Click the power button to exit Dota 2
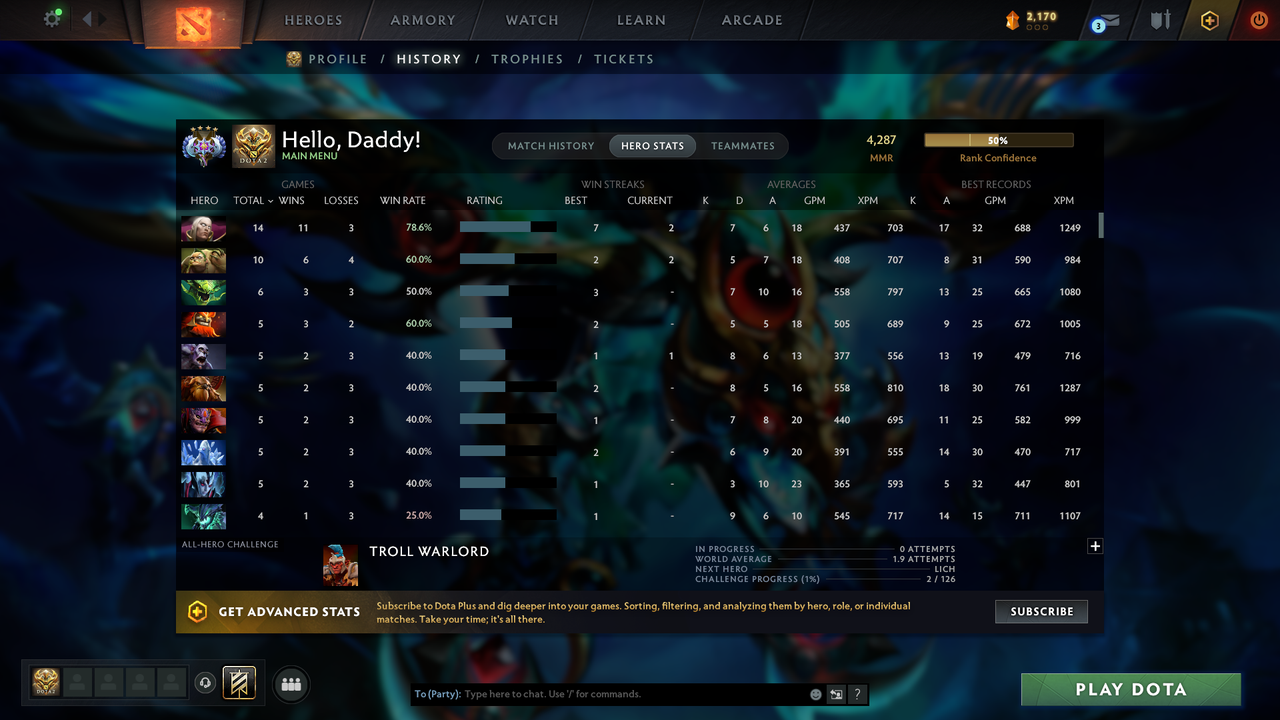1280x720 pixels. coord(1259,19)
